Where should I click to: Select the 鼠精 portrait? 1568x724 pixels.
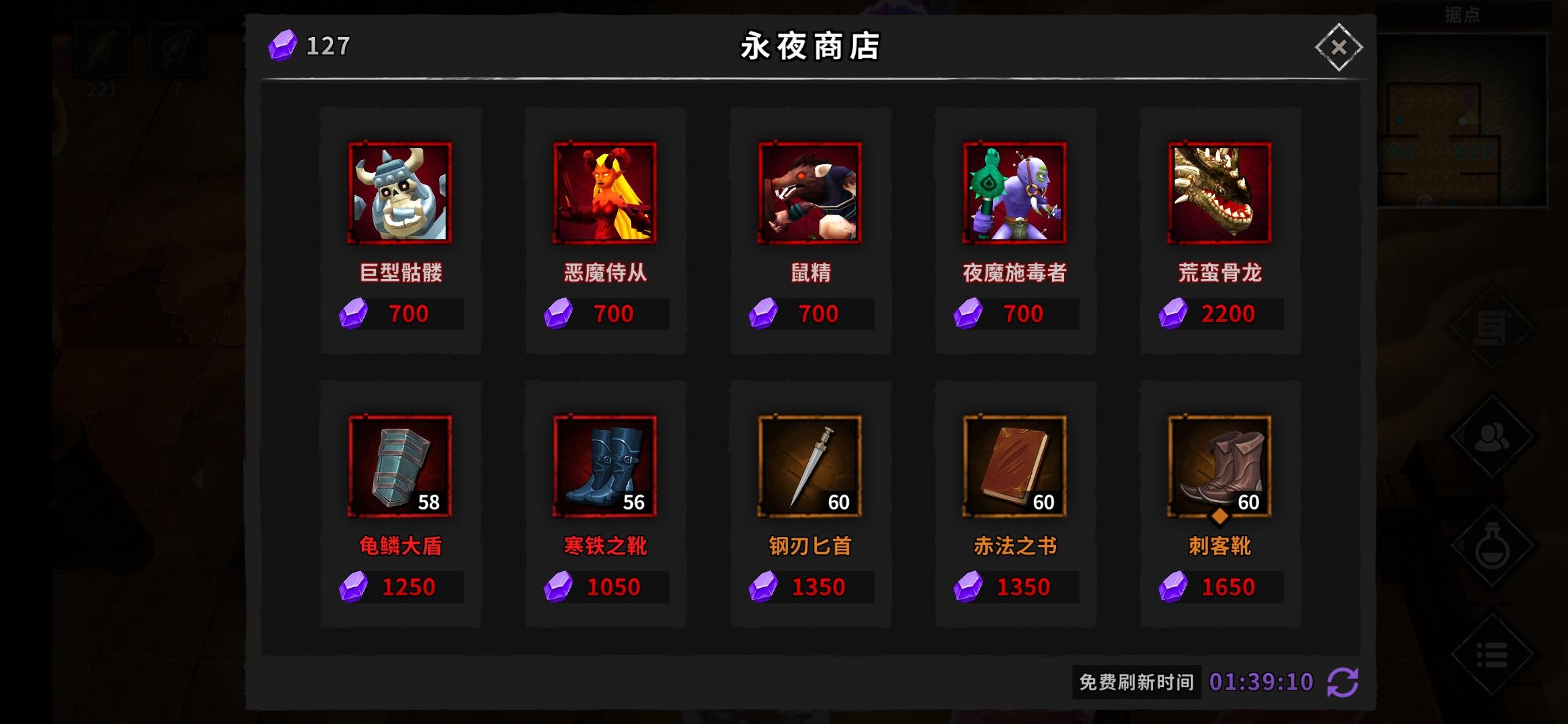pos(809,193)
